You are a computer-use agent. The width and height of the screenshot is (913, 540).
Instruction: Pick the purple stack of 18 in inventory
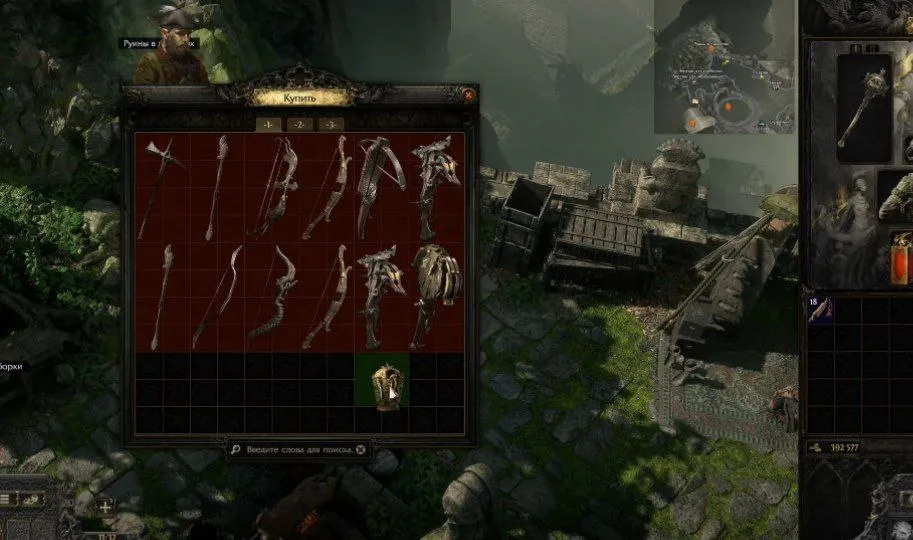[822, 308]
